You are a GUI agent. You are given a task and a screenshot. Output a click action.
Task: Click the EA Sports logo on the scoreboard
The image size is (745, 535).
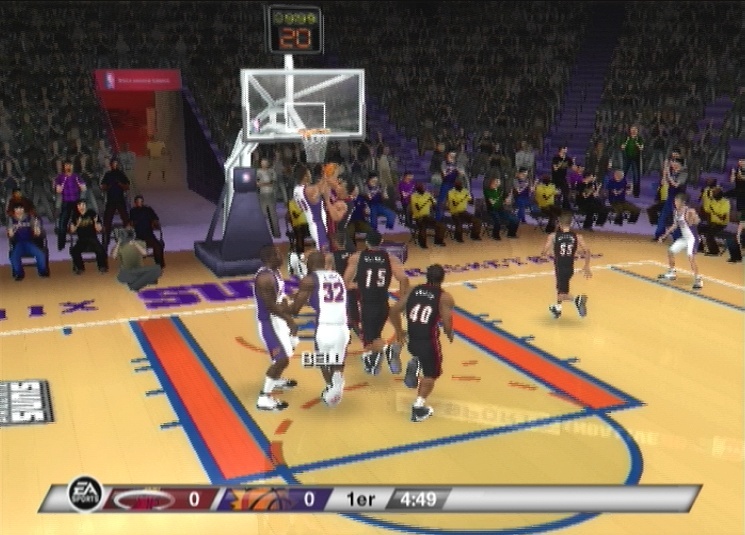click(85, 494)
